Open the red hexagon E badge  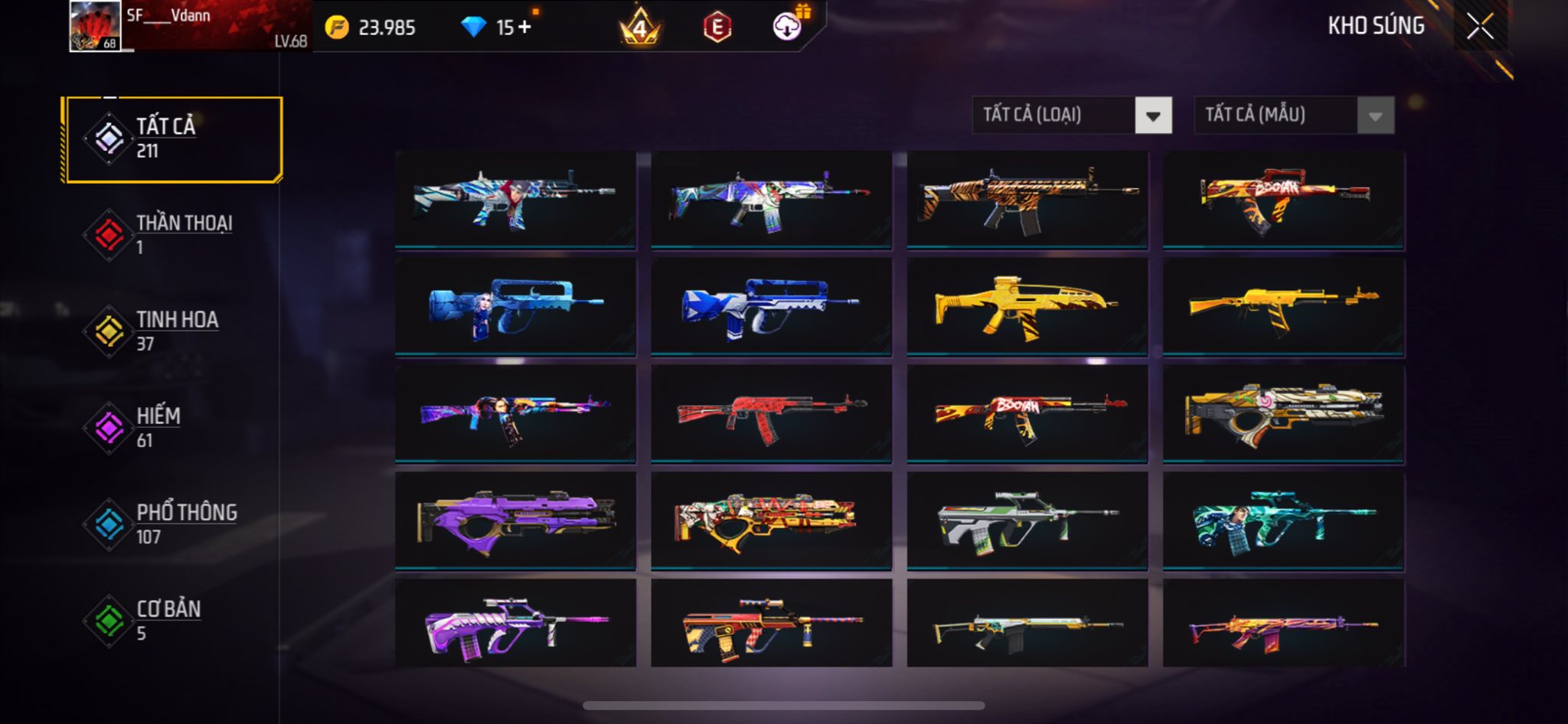point(717,28)
